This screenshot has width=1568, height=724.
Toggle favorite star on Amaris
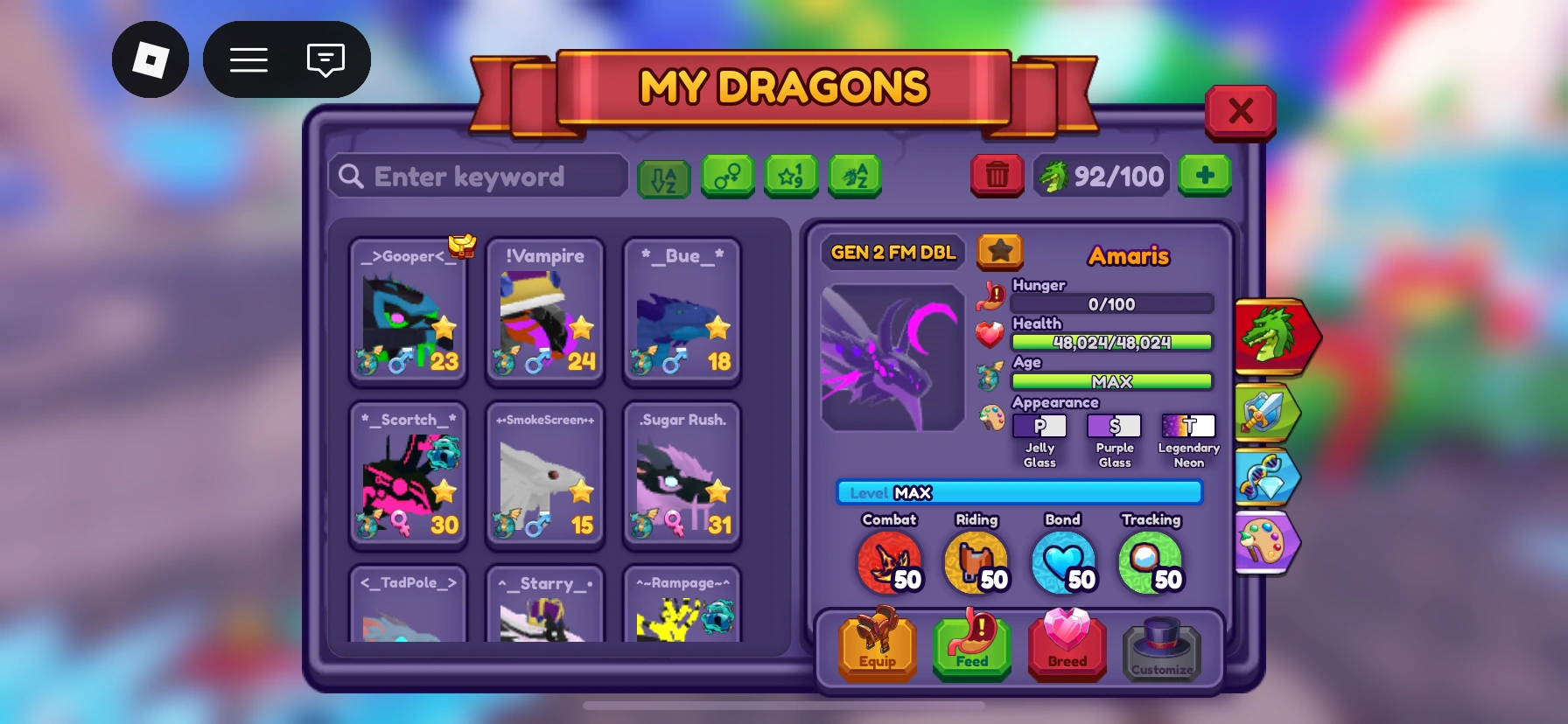pos(1000,252)
